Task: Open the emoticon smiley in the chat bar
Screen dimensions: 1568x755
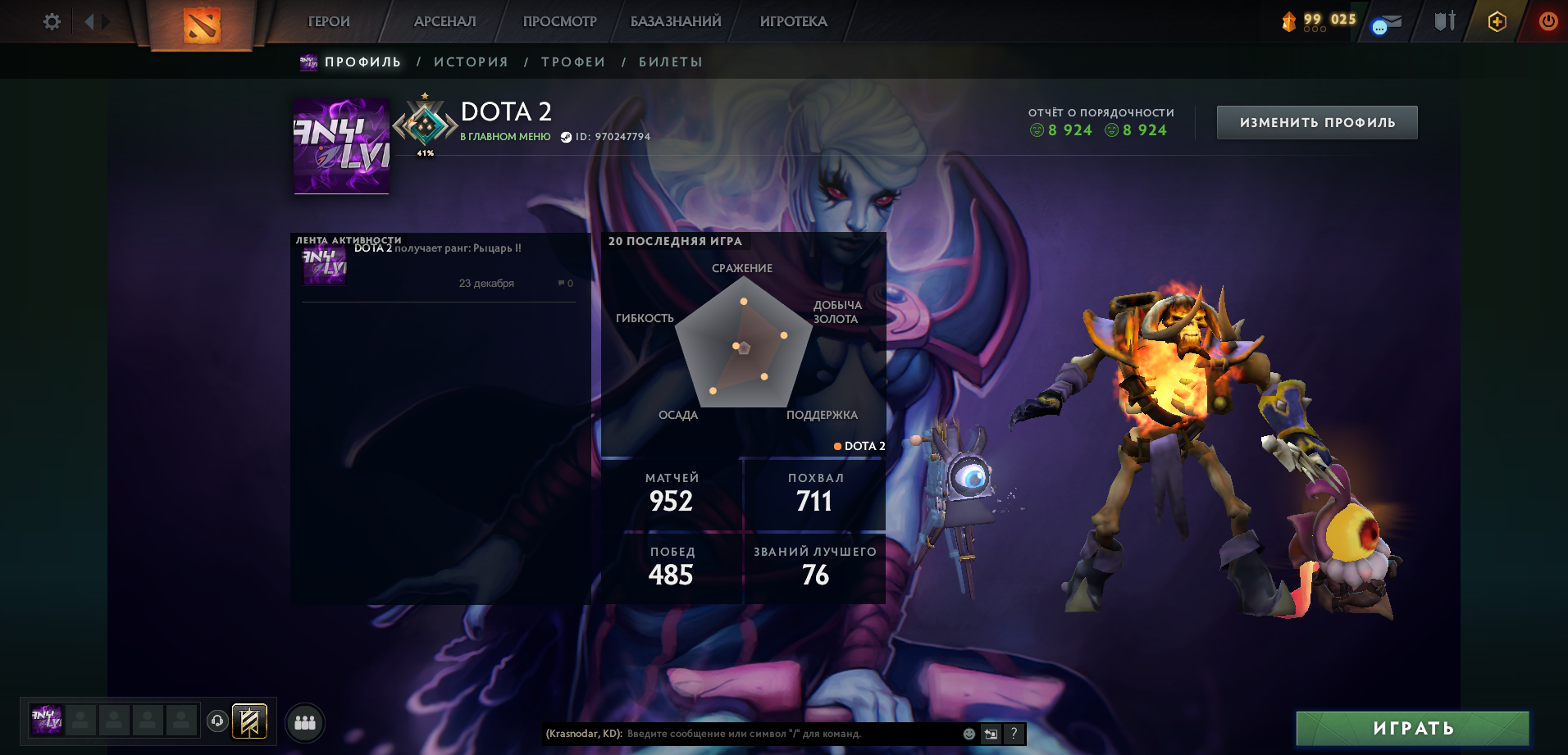Action: [x=968, y=735]
